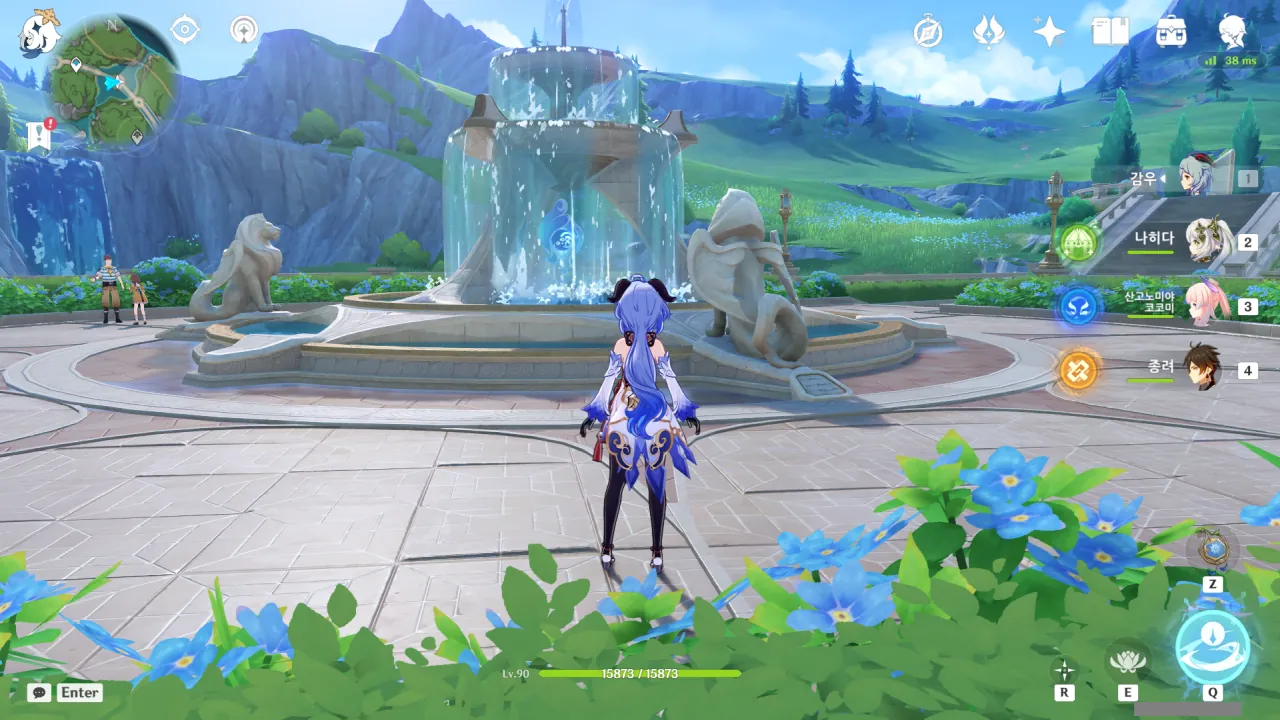Use the equipped gadget icon
The image size is (1280, 720).
[1212, 548]
